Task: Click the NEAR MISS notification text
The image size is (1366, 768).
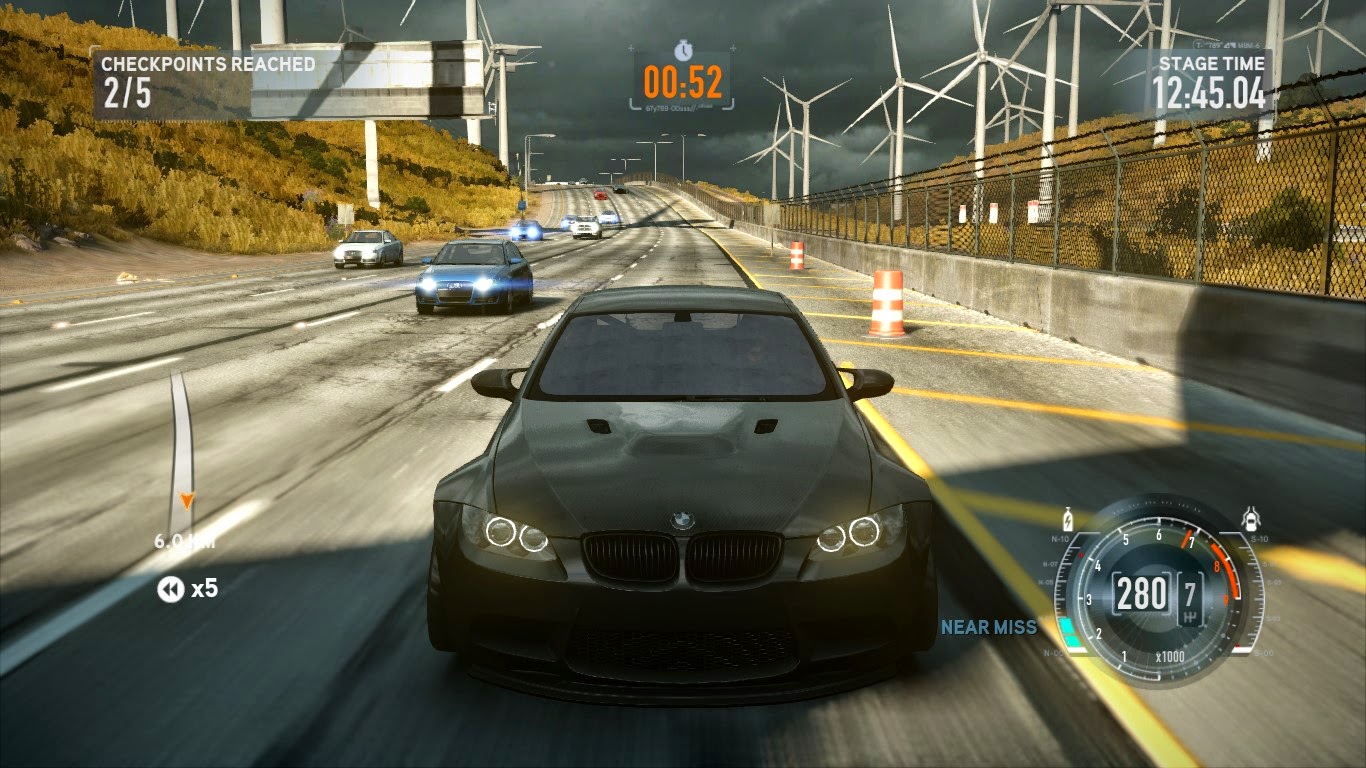Action: [x=987, y=629]
